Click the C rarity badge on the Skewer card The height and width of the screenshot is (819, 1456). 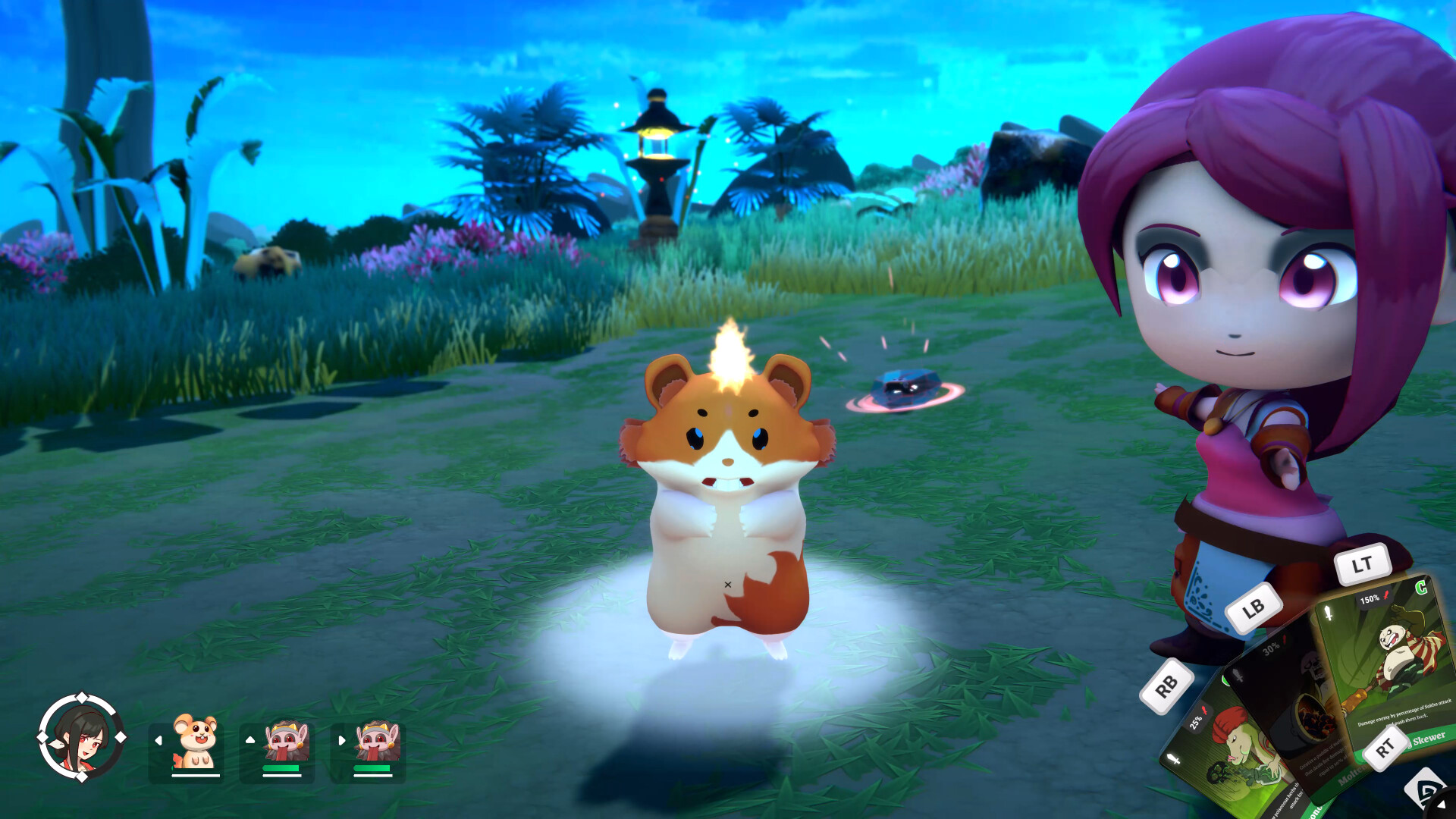(1420, 588)
